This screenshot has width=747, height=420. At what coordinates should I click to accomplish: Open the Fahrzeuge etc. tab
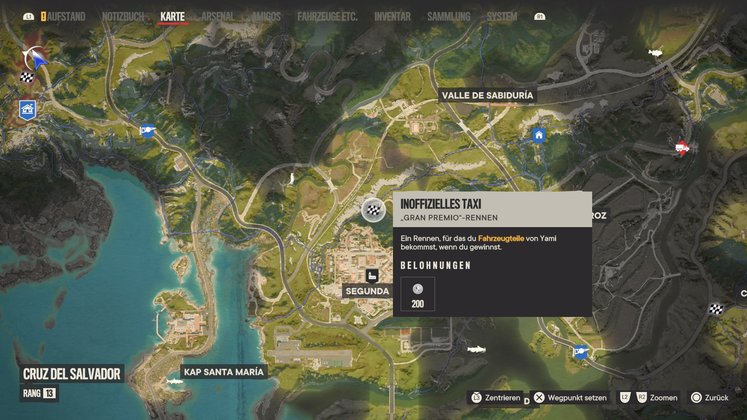(329, 16)
